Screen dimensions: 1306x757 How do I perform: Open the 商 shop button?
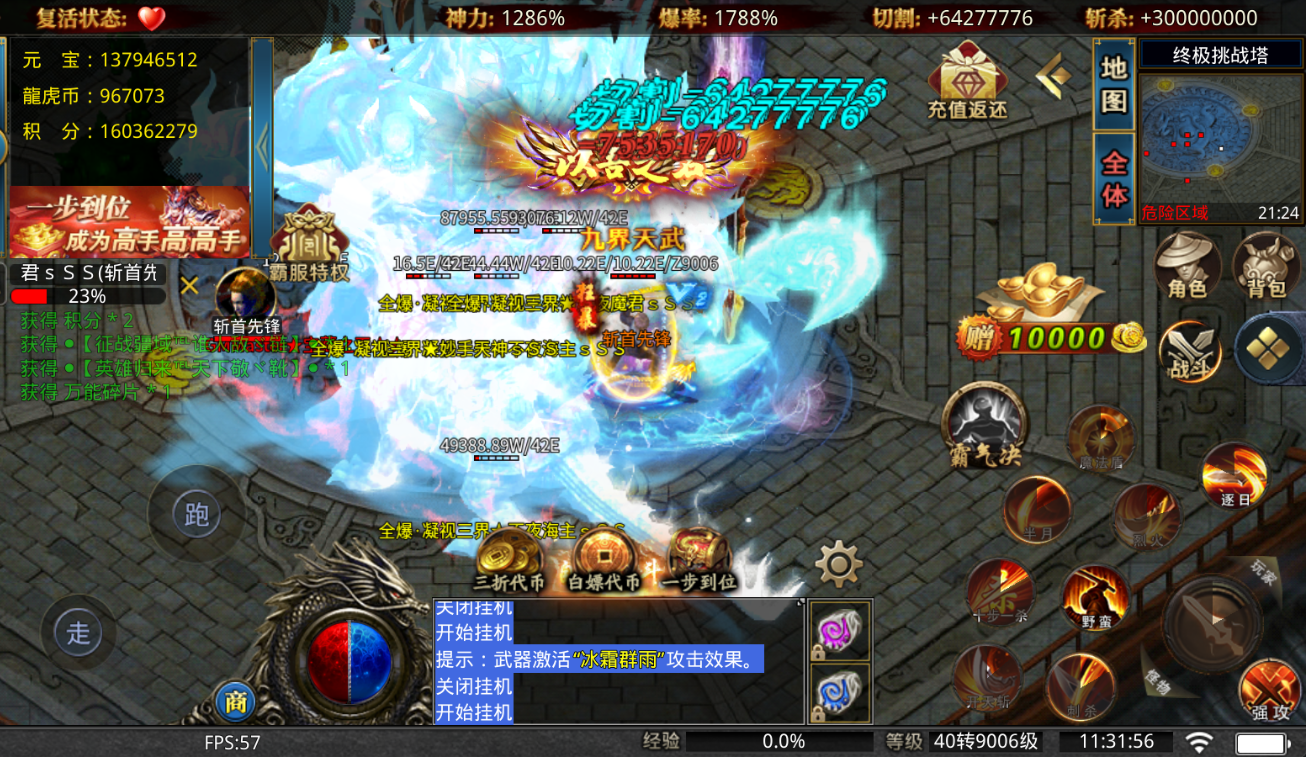[x=236, y=702]
